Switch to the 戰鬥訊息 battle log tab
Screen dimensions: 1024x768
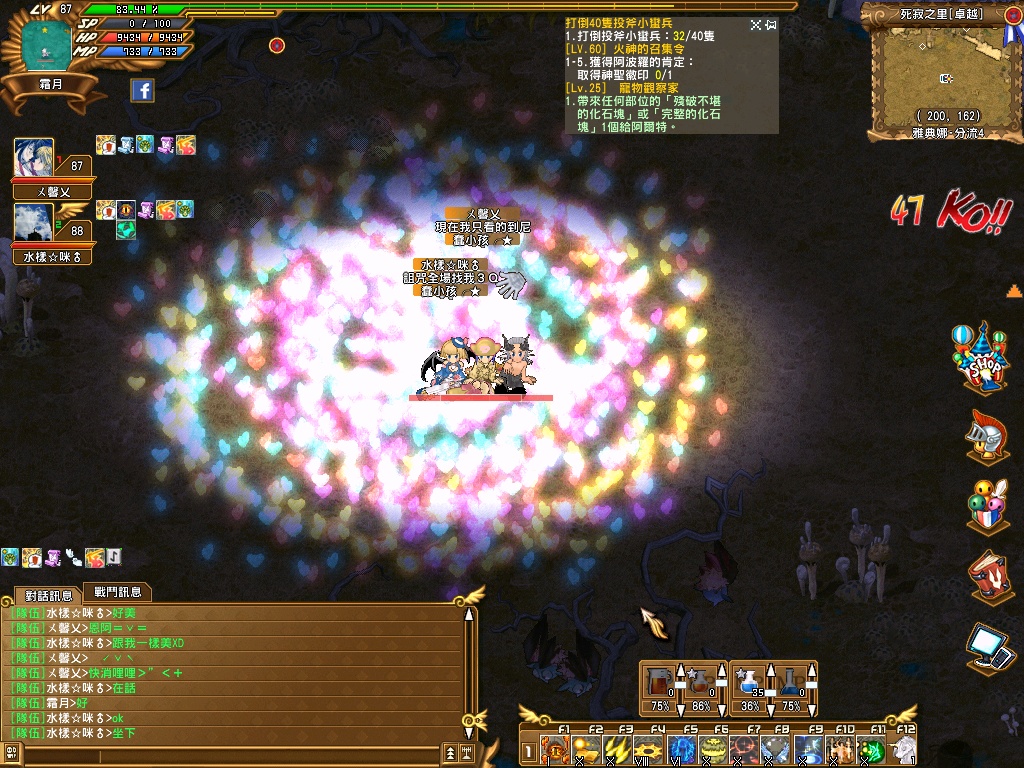tap(117, 592)
